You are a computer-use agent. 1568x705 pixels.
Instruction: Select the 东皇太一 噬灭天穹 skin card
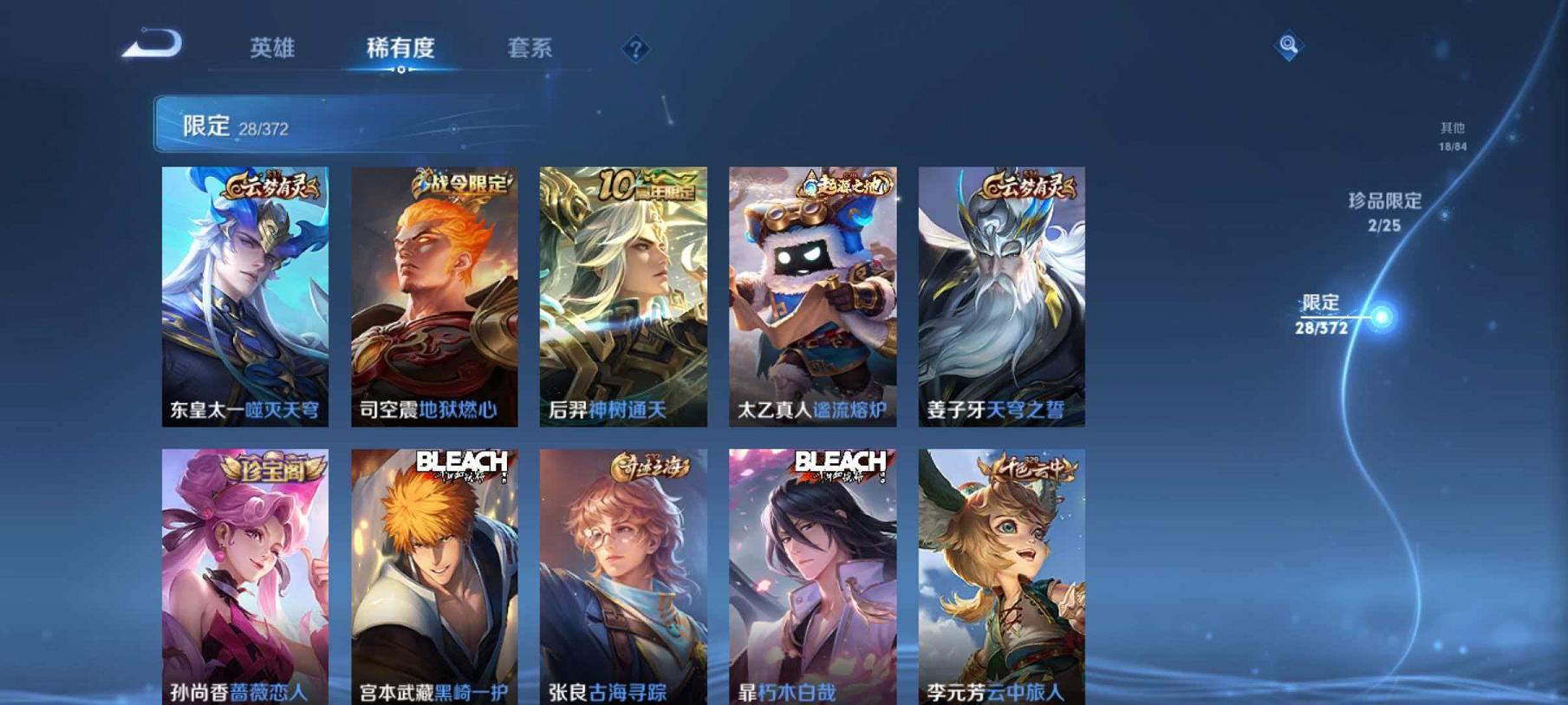(245, 299)
